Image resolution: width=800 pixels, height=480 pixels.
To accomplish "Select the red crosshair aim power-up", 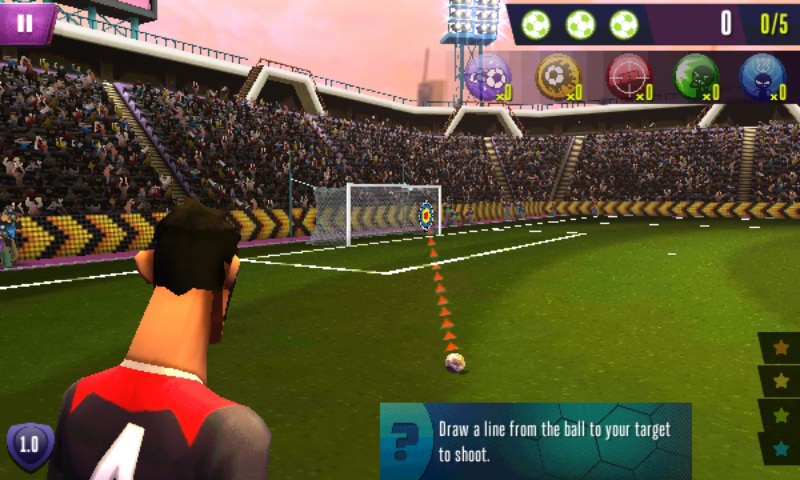I will pyautogui.click(x=628, y=76).
